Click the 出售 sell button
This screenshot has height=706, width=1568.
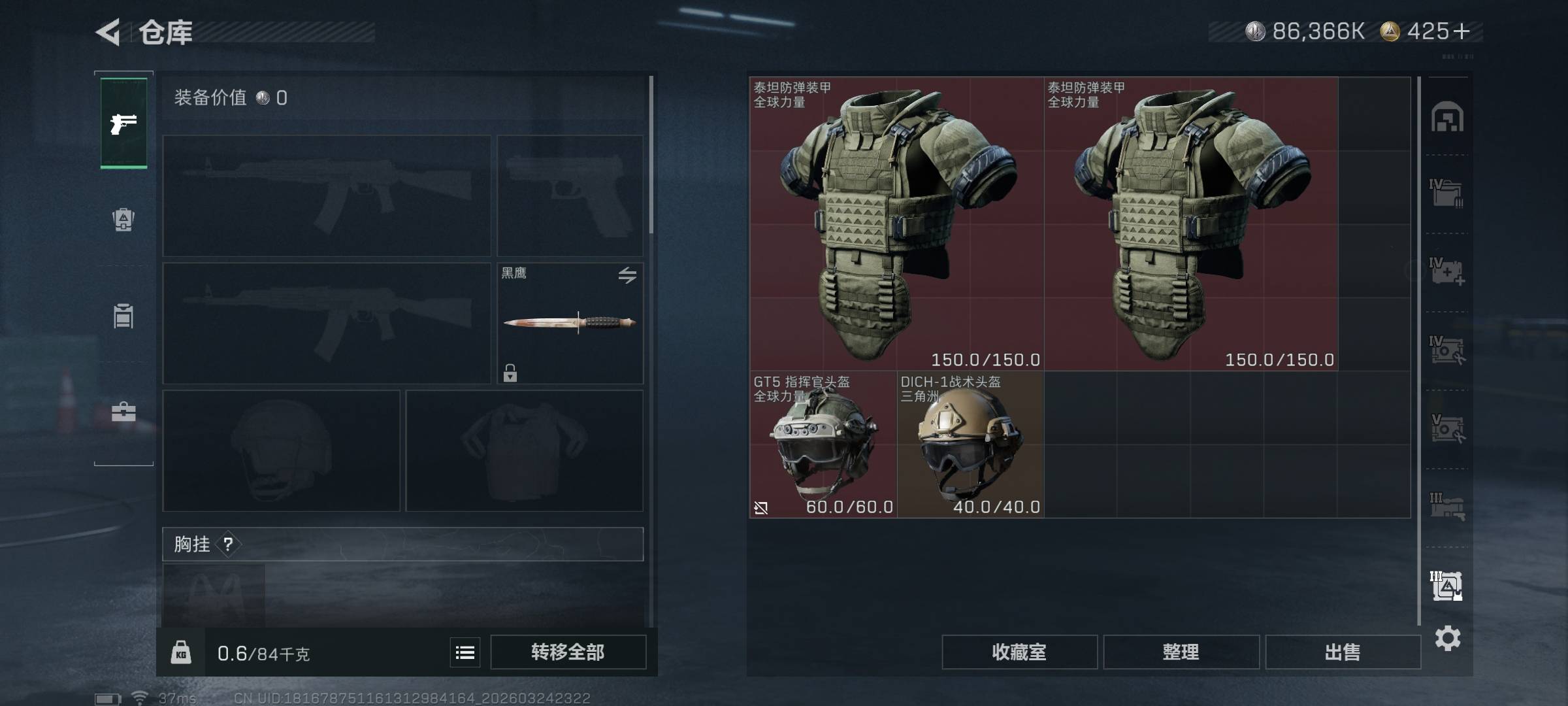point(1343,652)
